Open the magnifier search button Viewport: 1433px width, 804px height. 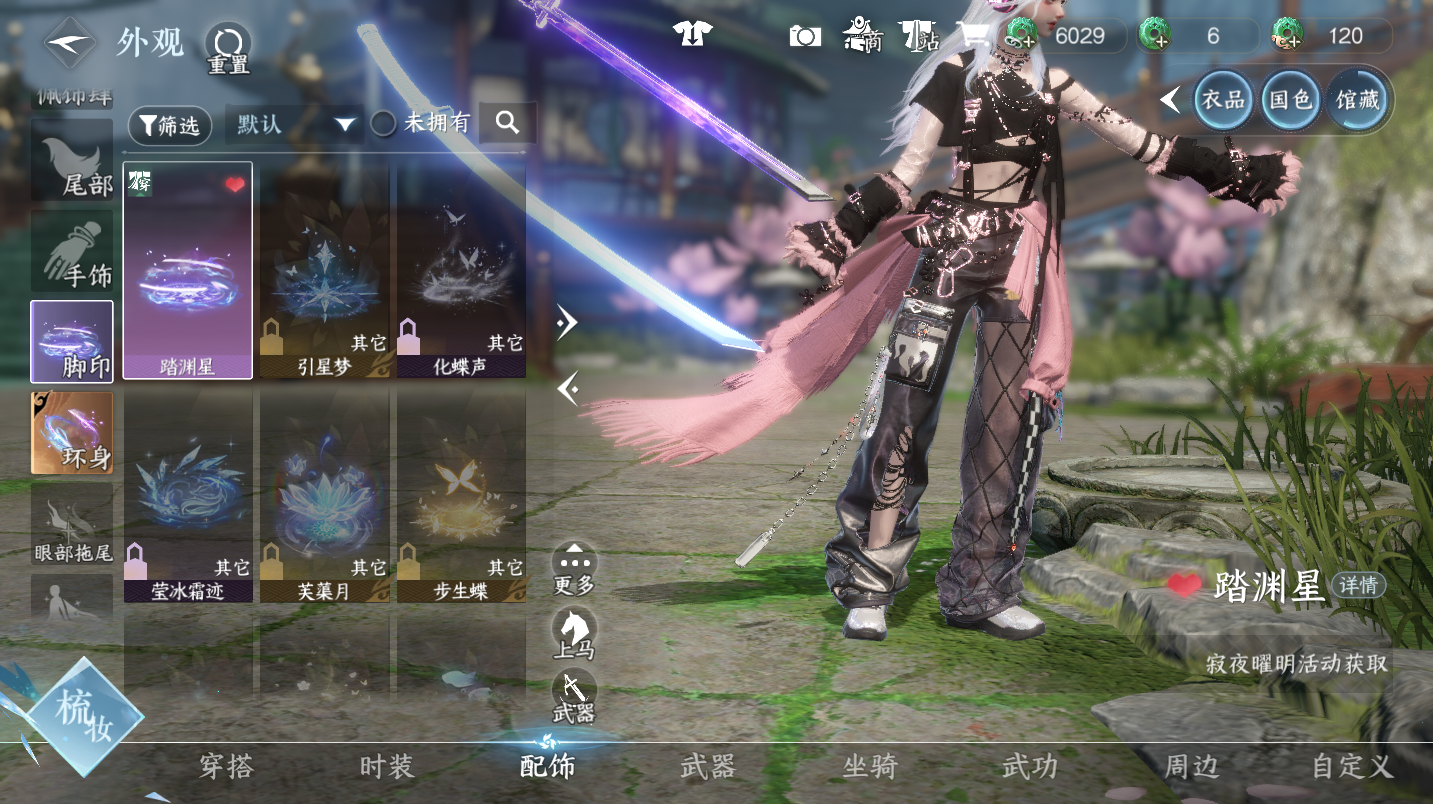tap(507, 123)
